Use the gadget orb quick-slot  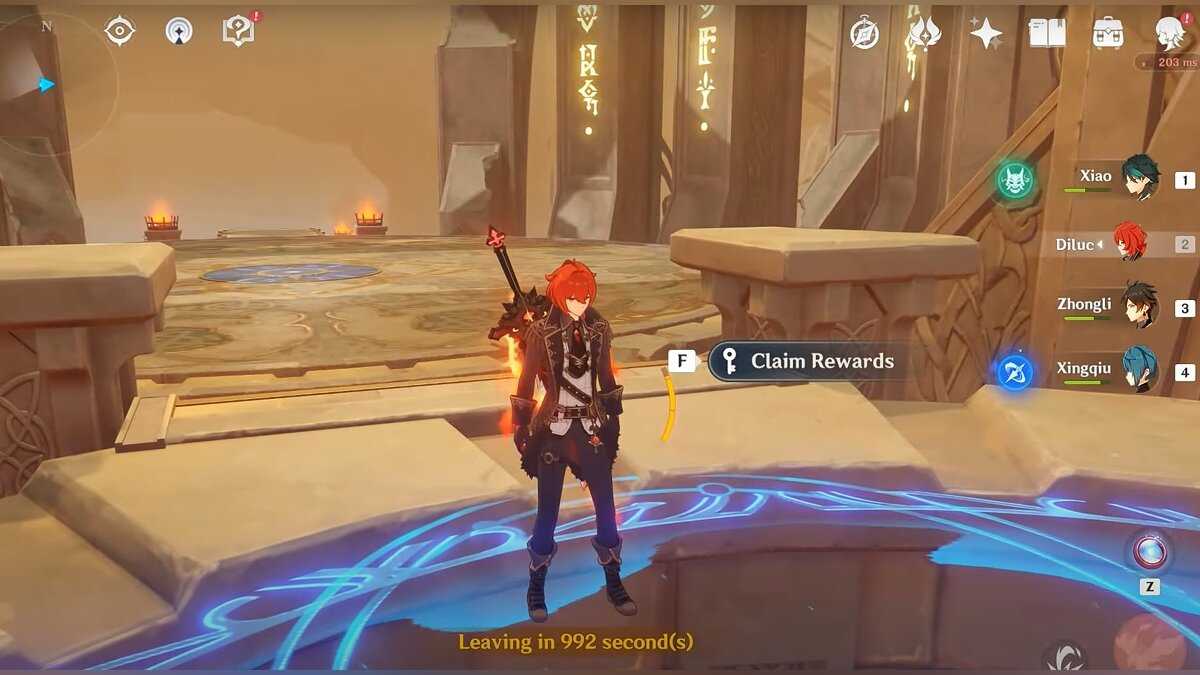point(1149,551)
